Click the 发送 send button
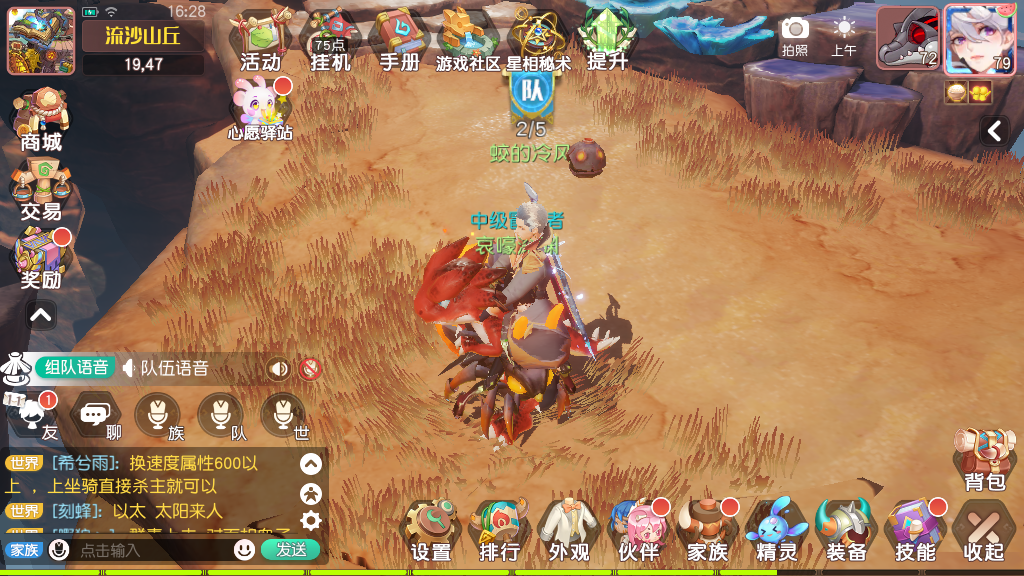This screenshot has width=1024, height=576. click(x=291, y=550)
